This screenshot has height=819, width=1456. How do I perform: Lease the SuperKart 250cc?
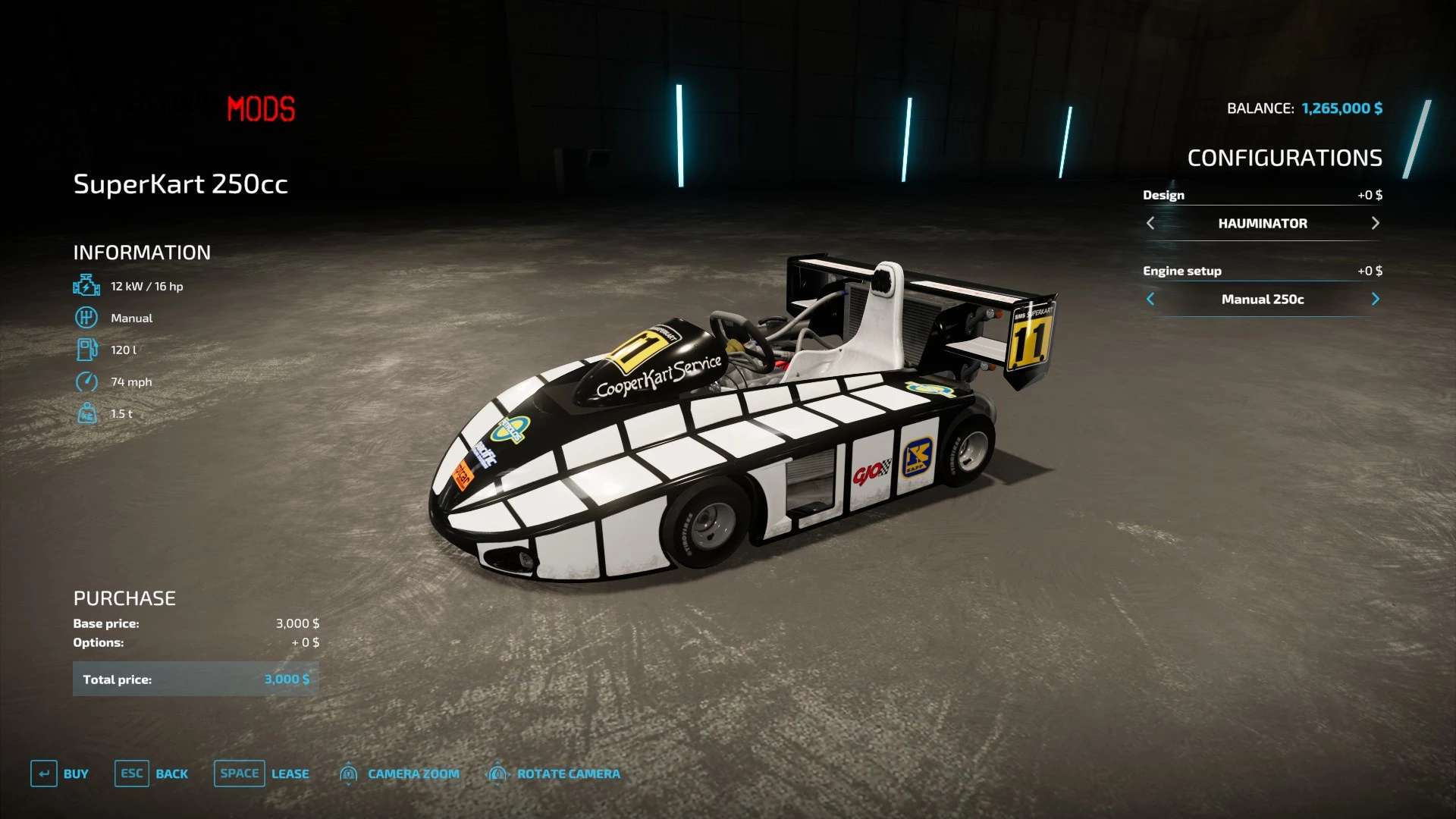[x=262, y=773]
